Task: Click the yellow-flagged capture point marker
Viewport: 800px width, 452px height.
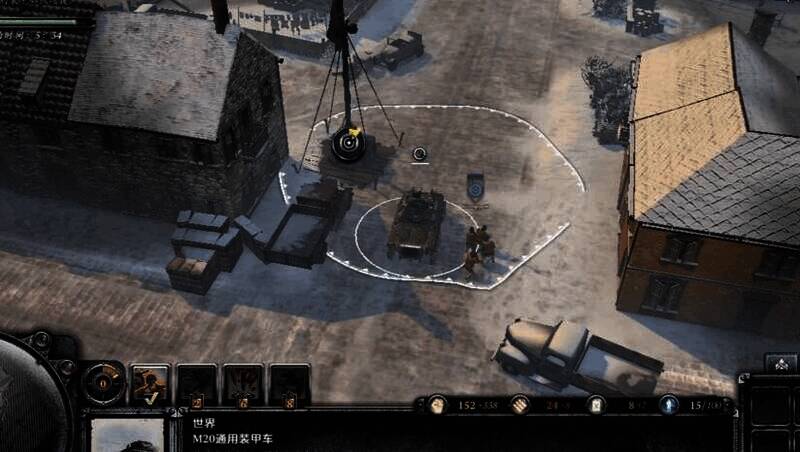Action: (x=350, y=143)
